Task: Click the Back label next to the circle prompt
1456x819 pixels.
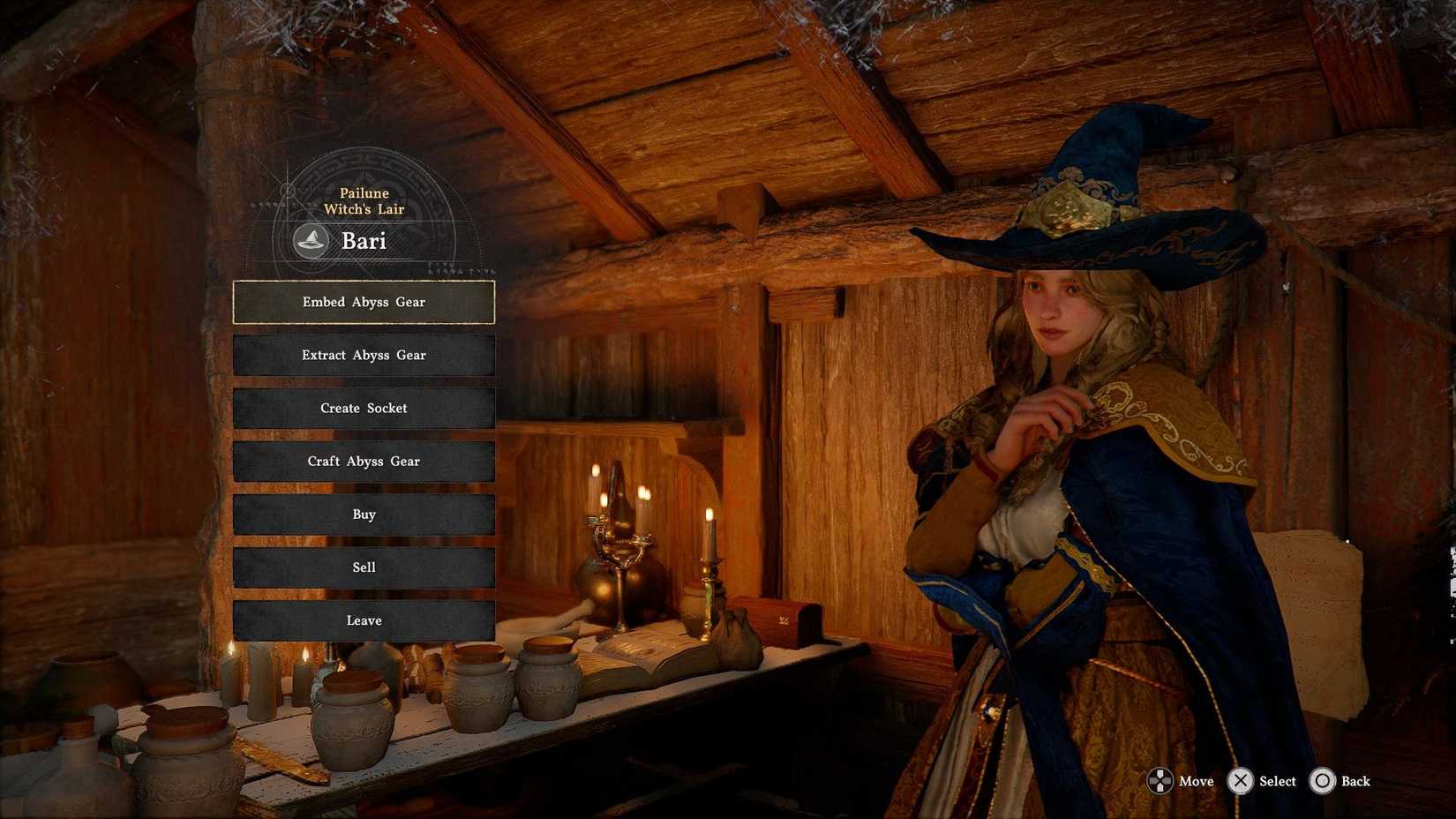Action: 1355,781
